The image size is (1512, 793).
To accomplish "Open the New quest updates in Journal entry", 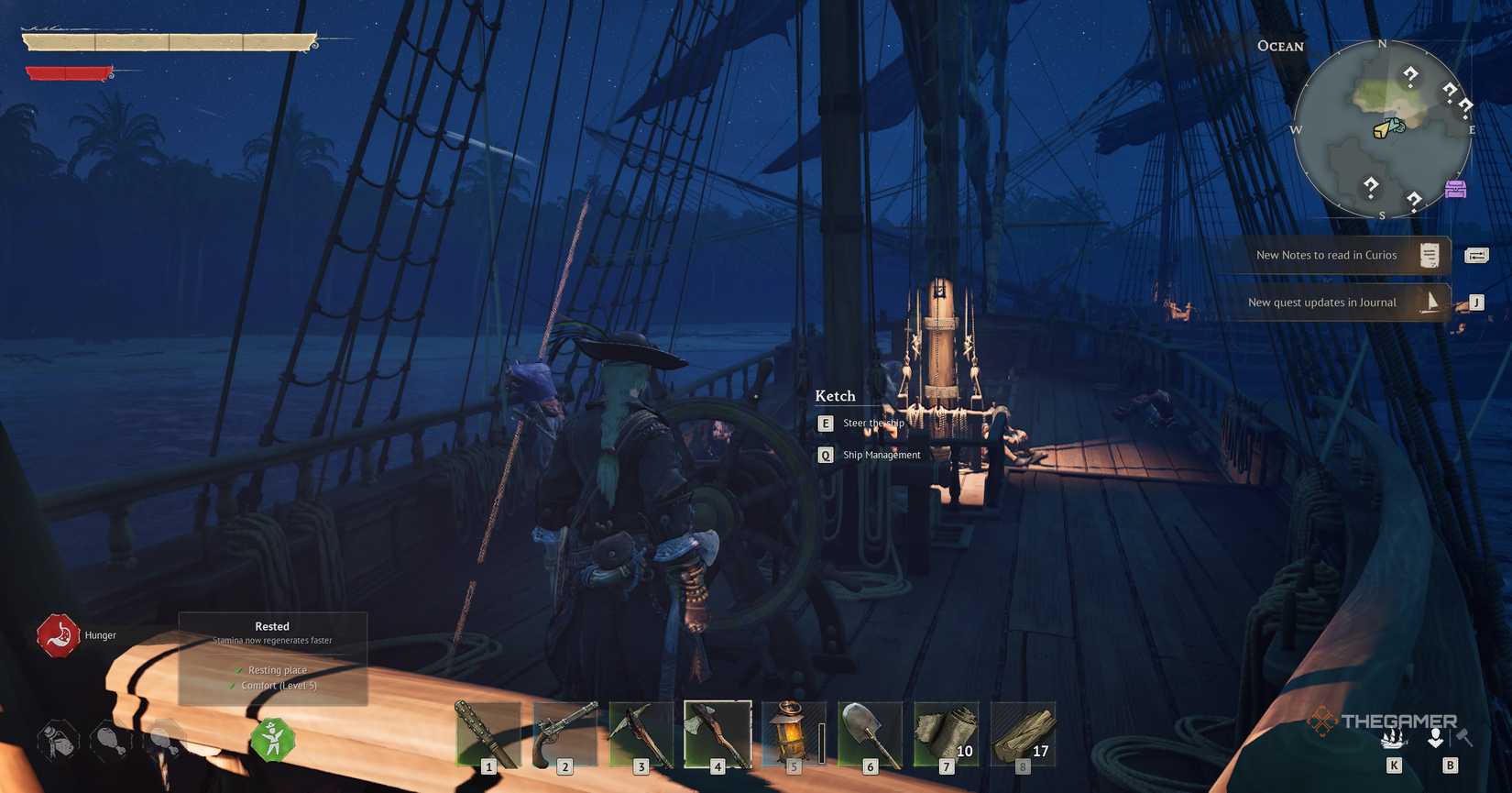I will pyautogui.click(x=1321, y=302).
